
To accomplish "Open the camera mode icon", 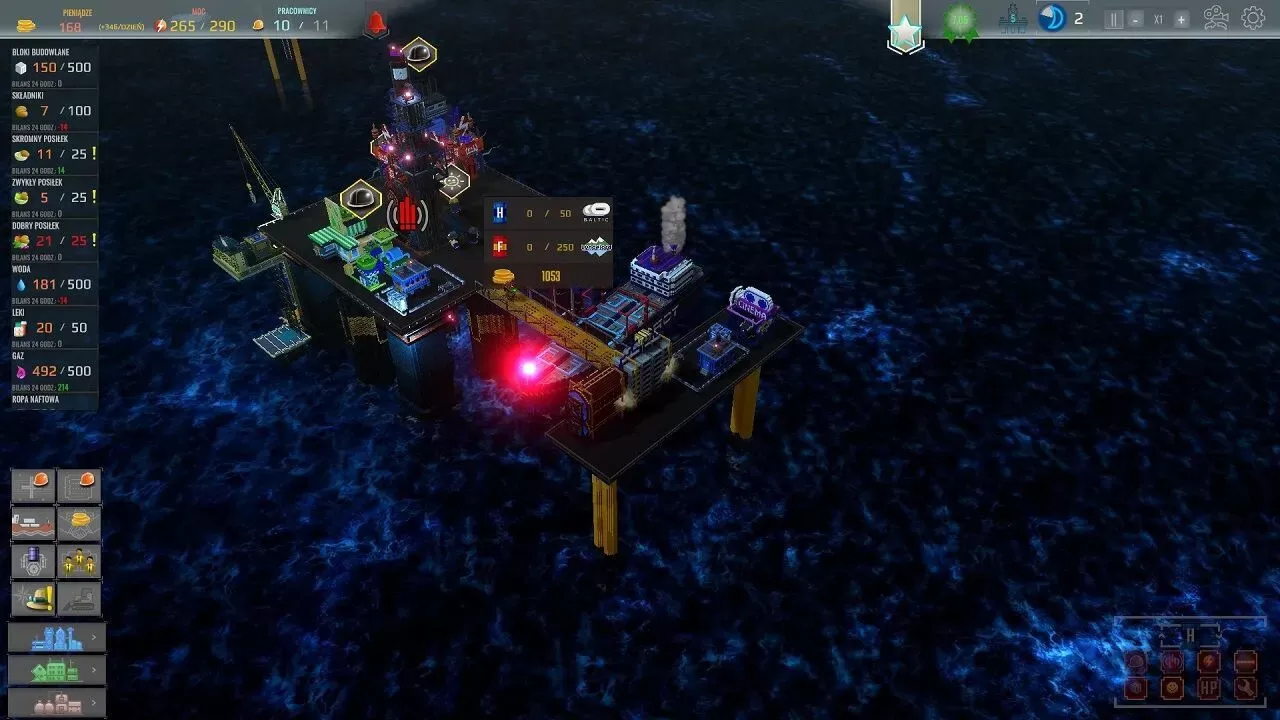I will (1216, 18).
